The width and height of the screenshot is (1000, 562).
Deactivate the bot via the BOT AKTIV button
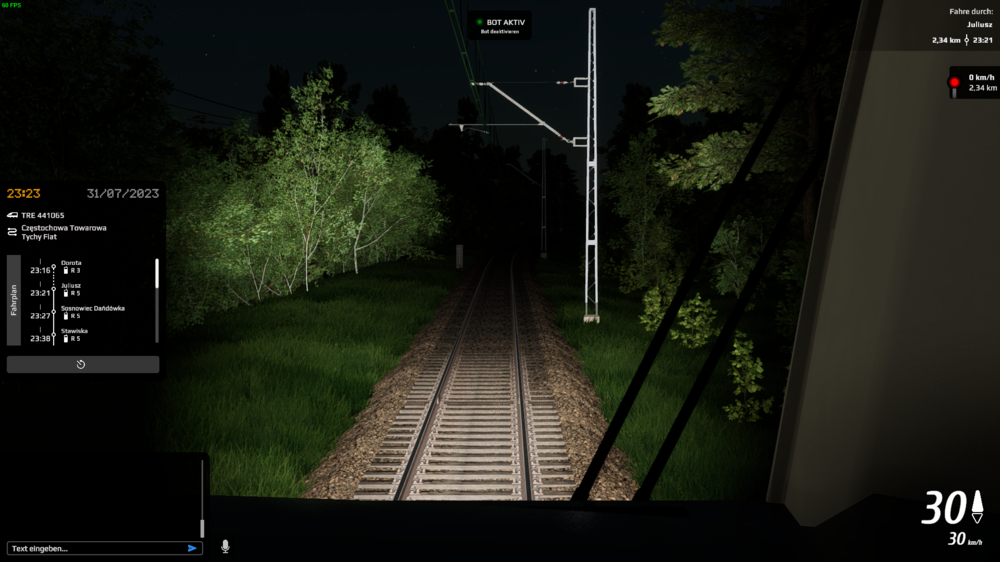tap(500, 25)
